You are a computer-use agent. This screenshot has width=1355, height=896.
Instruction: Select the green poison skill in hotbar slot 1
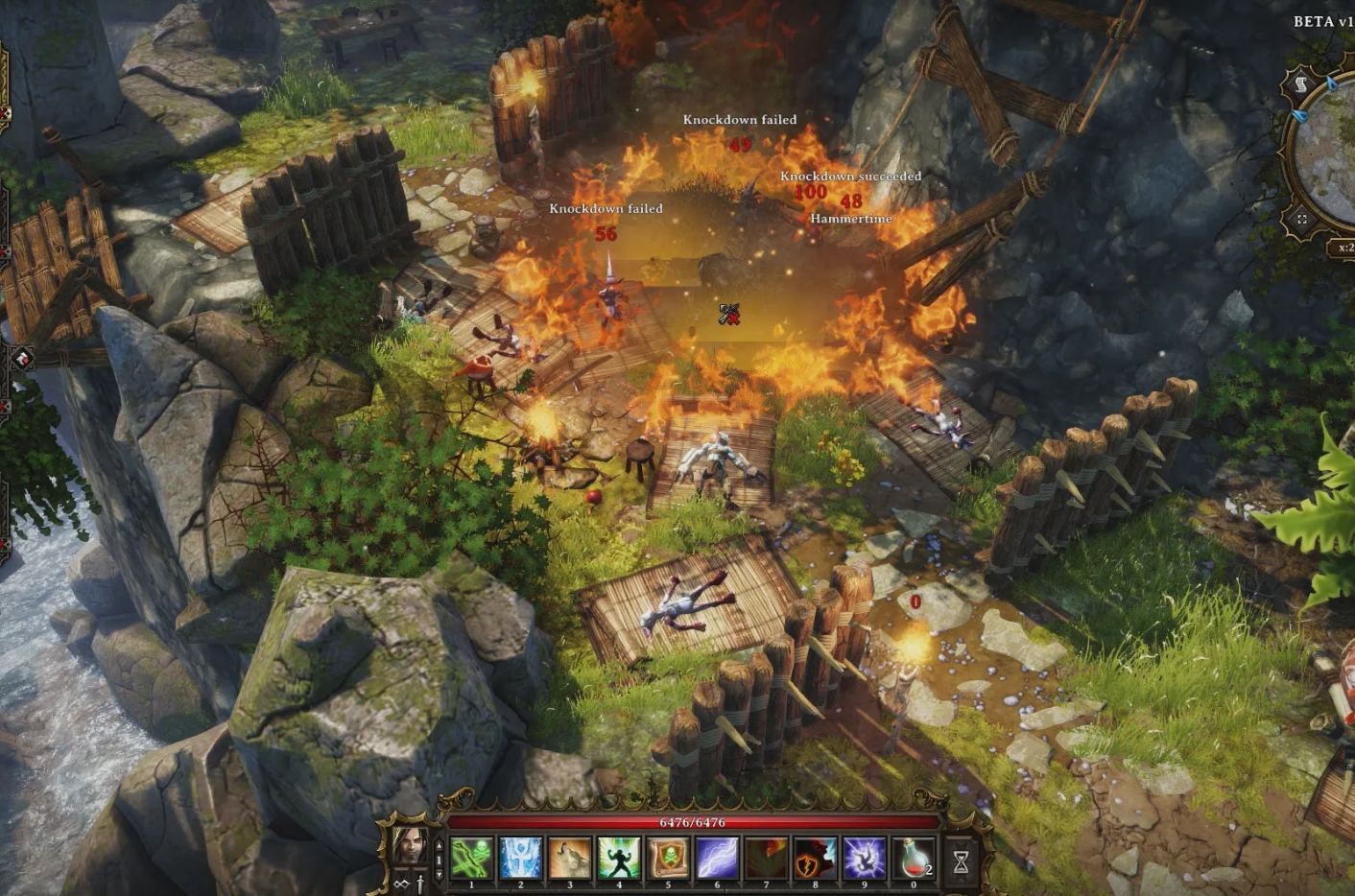tap(470, 858)
